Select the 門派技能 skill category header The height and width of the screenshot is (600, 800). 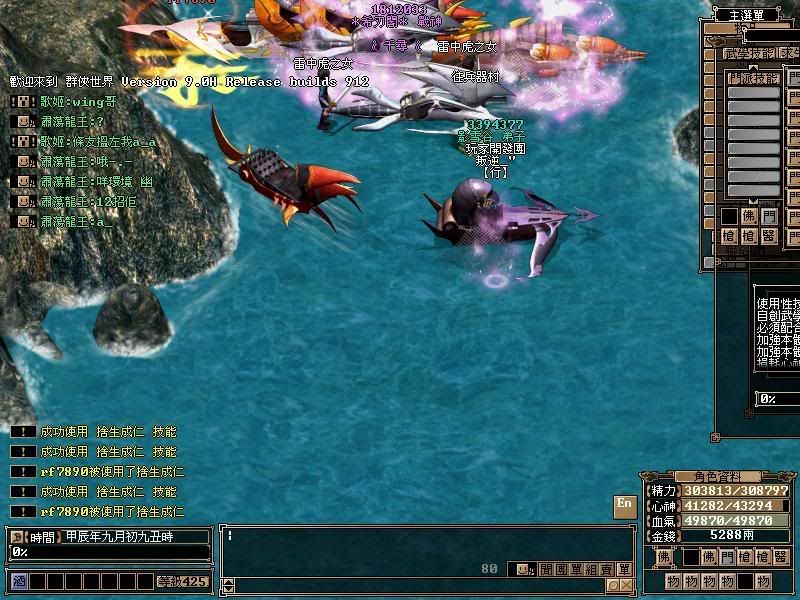(x=753, y=77)
